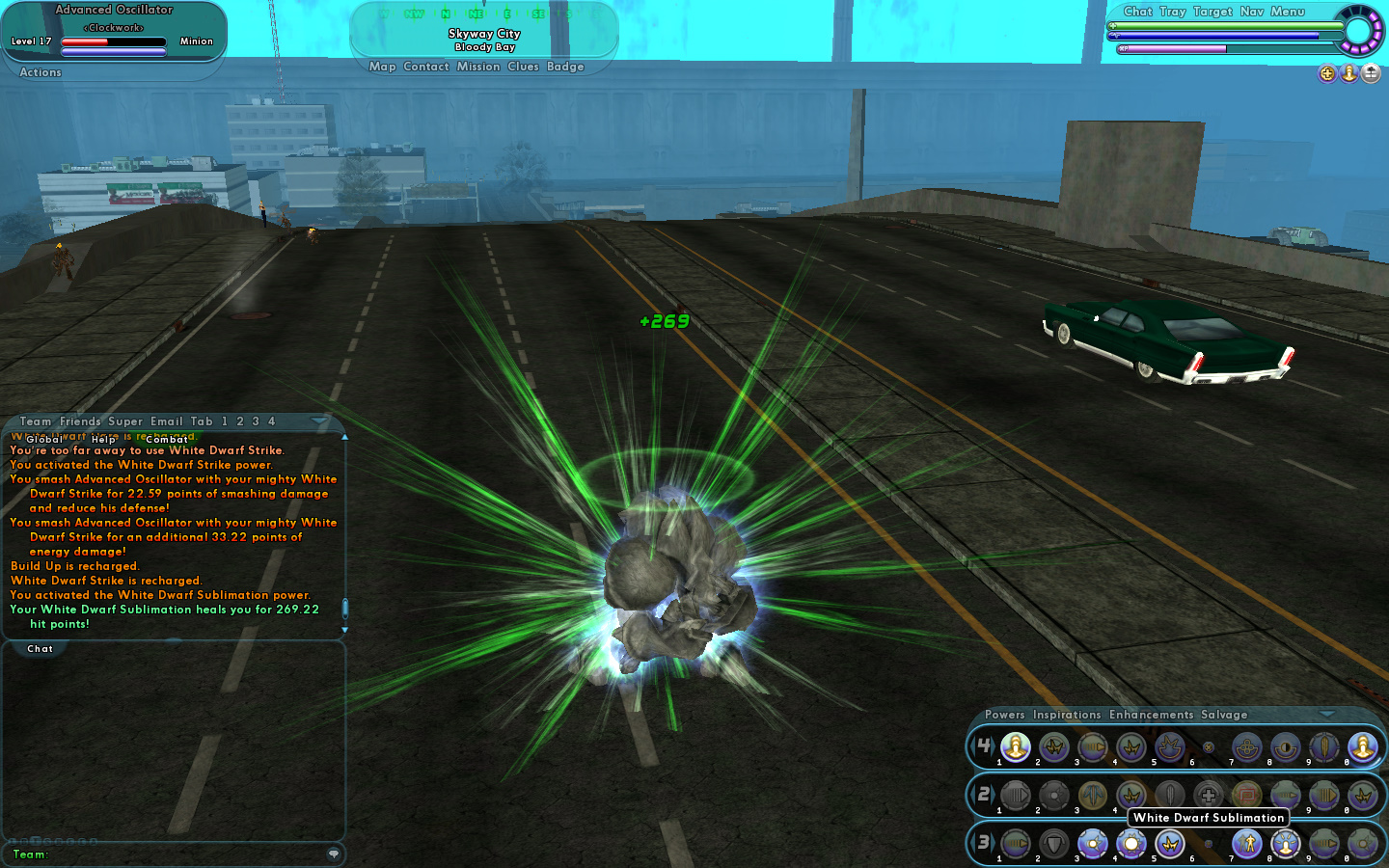Open the Email window

[x=166, y=421]
